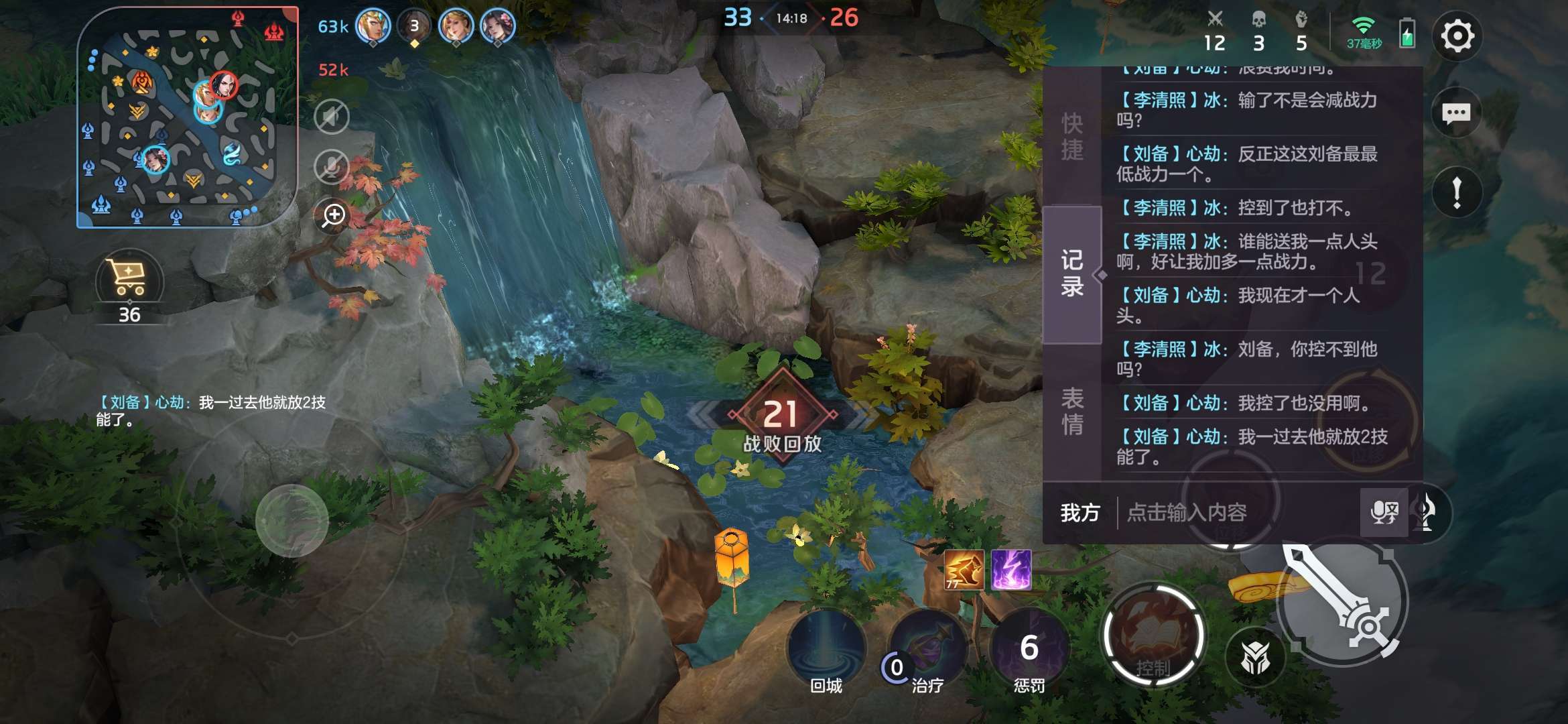
Task: Click the magnifier zoom button
Action: tap(333, 215)
